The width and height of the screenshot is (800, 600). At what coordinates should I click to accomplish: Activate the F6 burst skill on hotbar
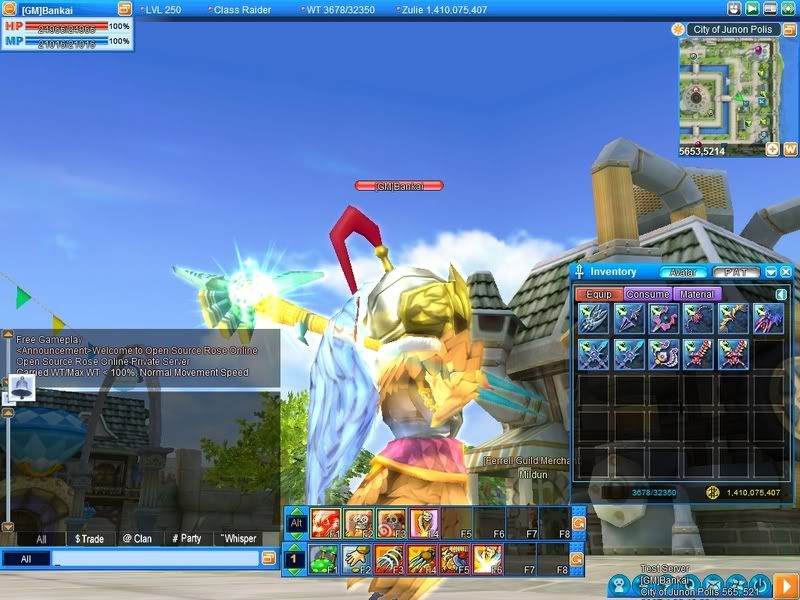click(489, 560)
